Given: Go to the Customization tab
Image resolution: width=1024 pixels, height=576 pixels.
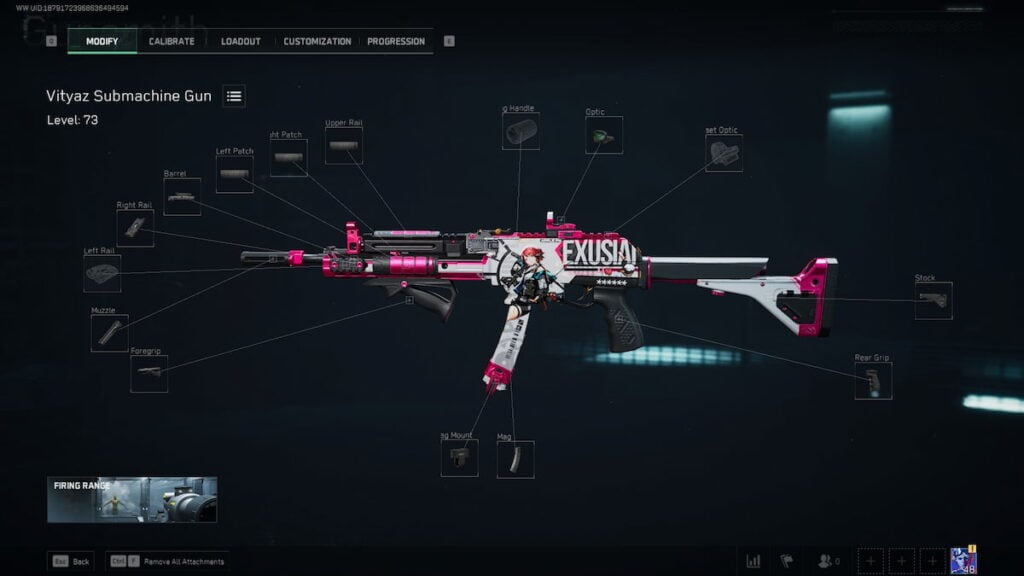Looking at the screenshot, I should [x=317, y=41].
